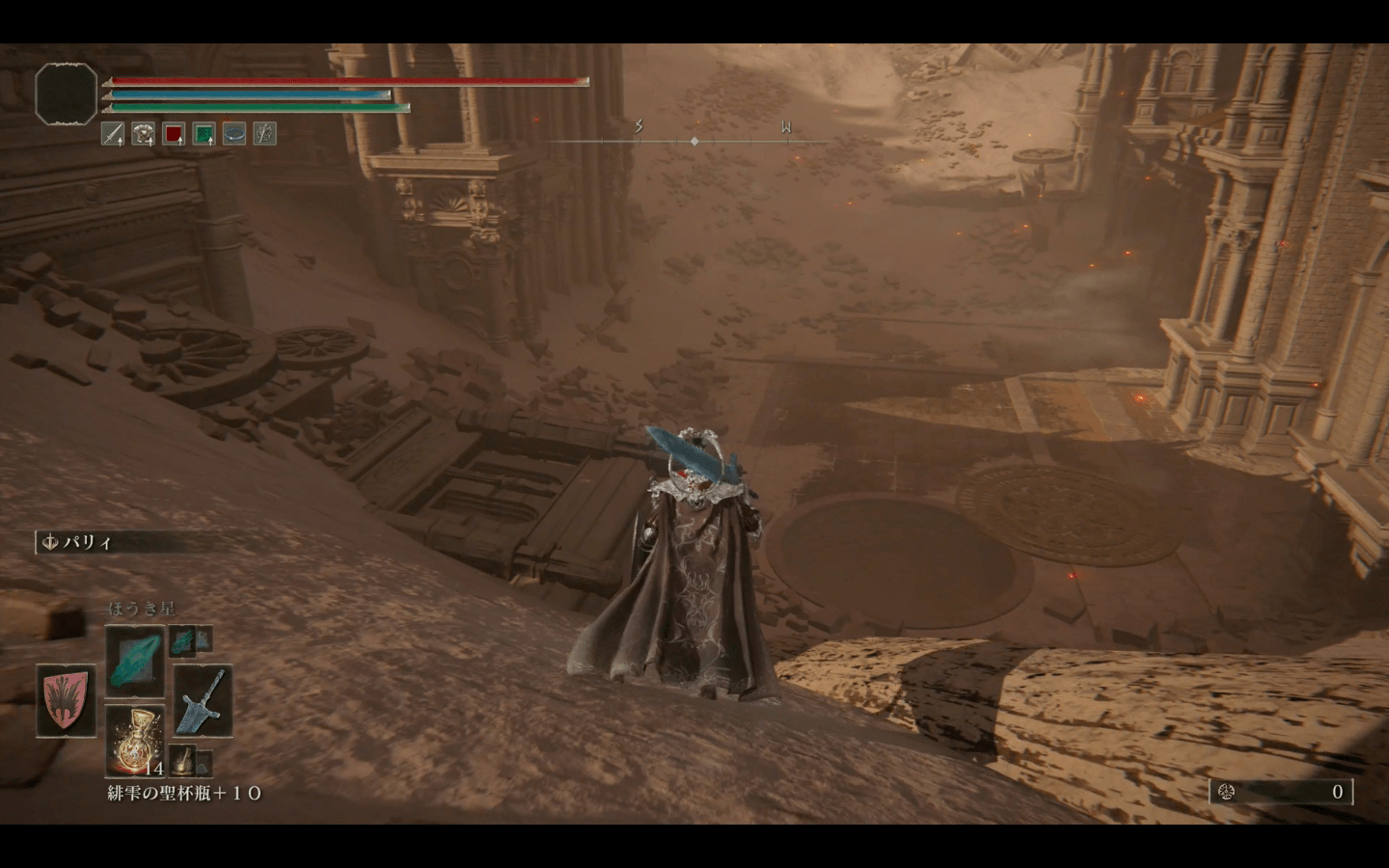
Task: Toggle the red square buff indicator
Action: point(174,134)
